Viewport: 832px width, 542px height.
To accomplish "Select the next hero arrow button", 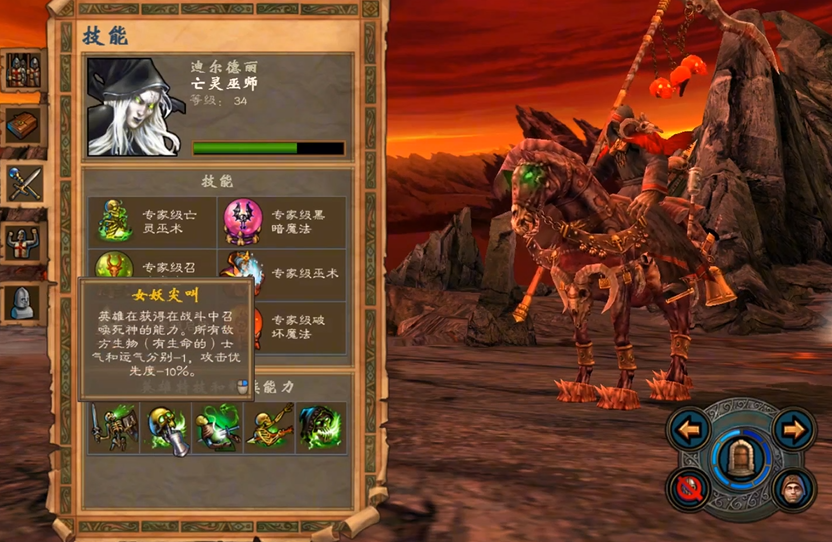I will (x=792, y=431).
